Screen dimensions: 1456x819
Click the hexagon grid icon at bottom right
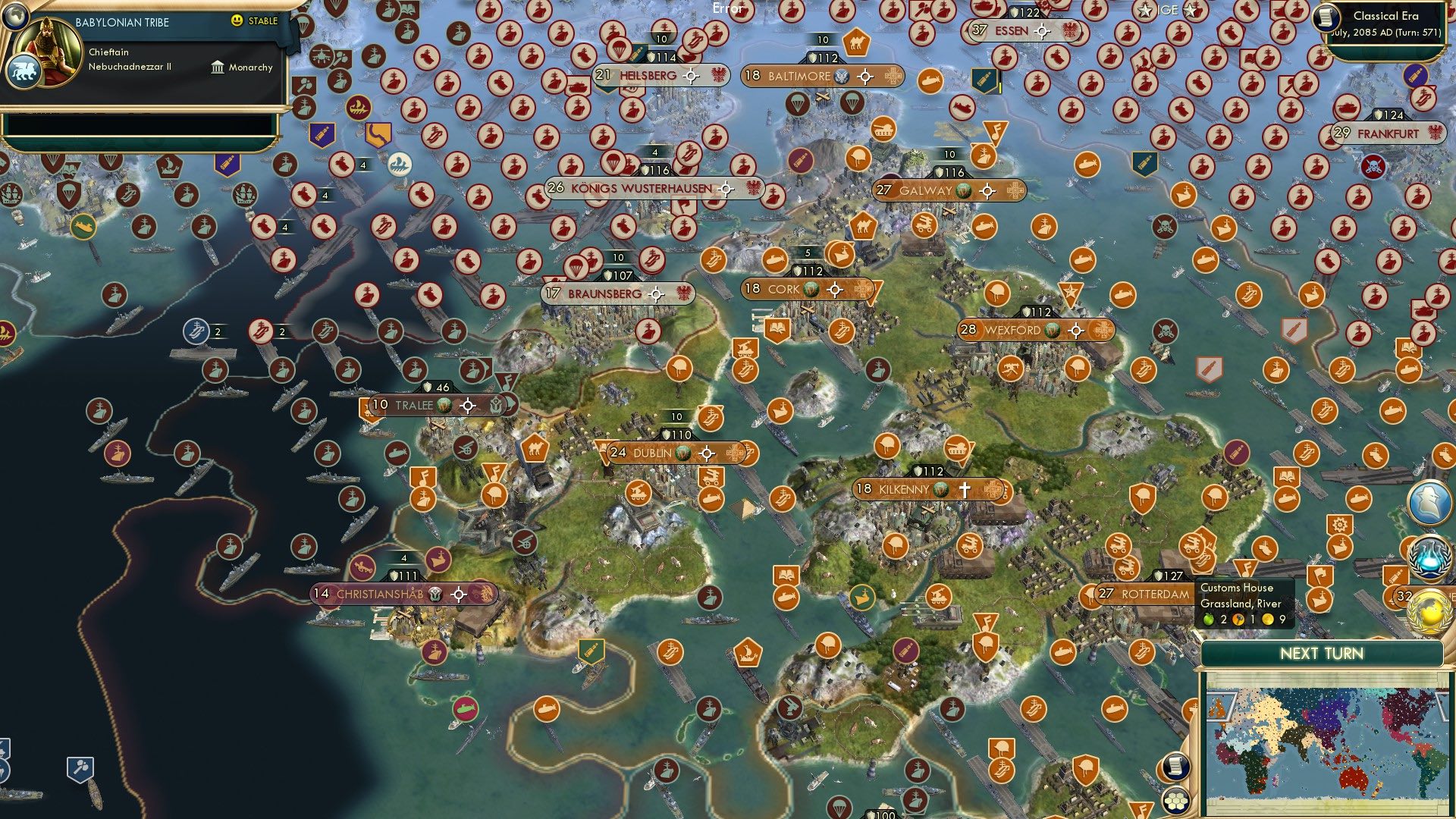pyautogui.click(x=1175, y=802)
